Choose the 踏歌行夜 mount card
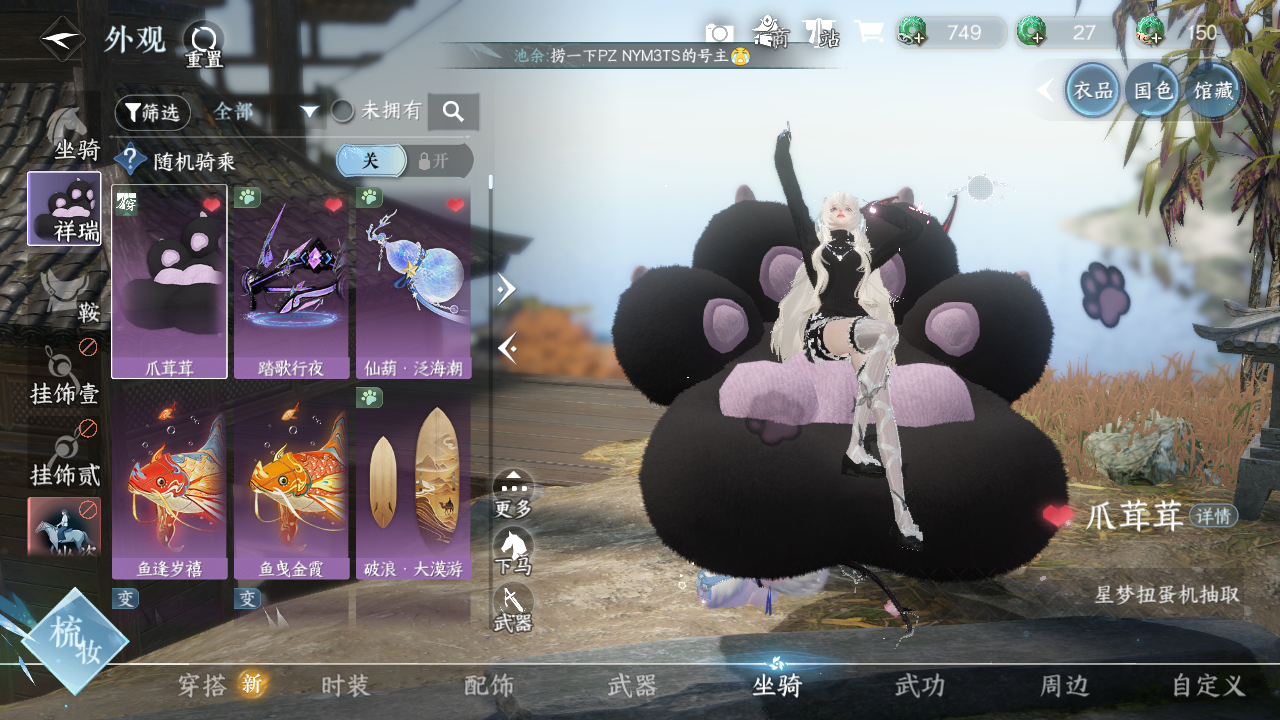This screenshot has height=720, width=1280. click(x=291, y=281)
